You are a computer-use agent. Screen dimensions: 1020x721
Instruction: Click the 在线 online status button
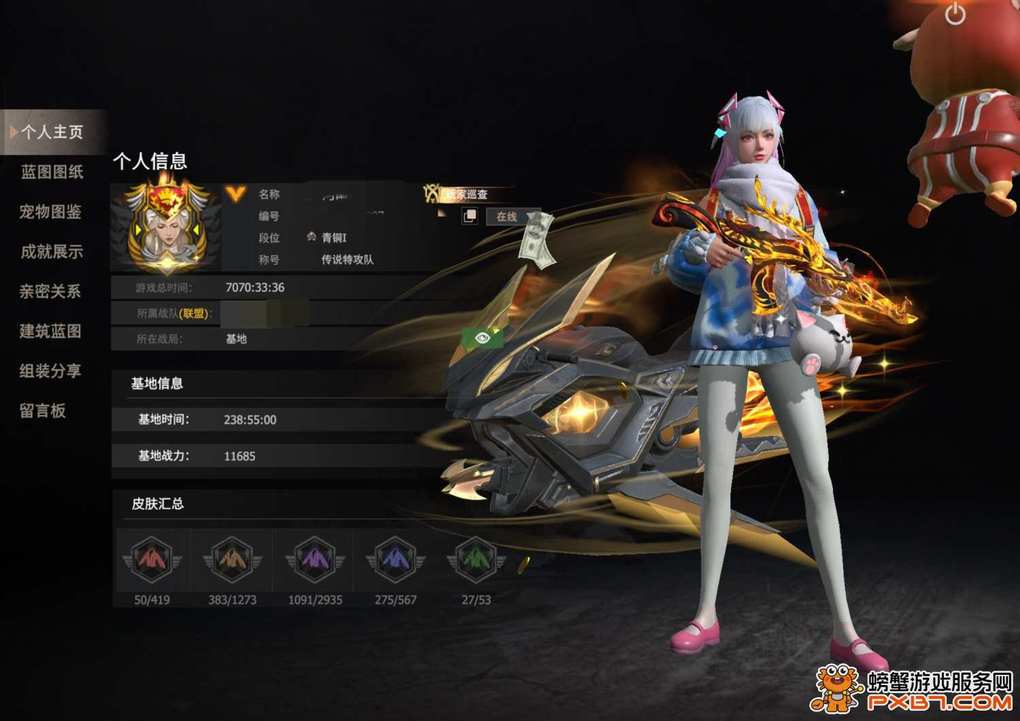506,217
